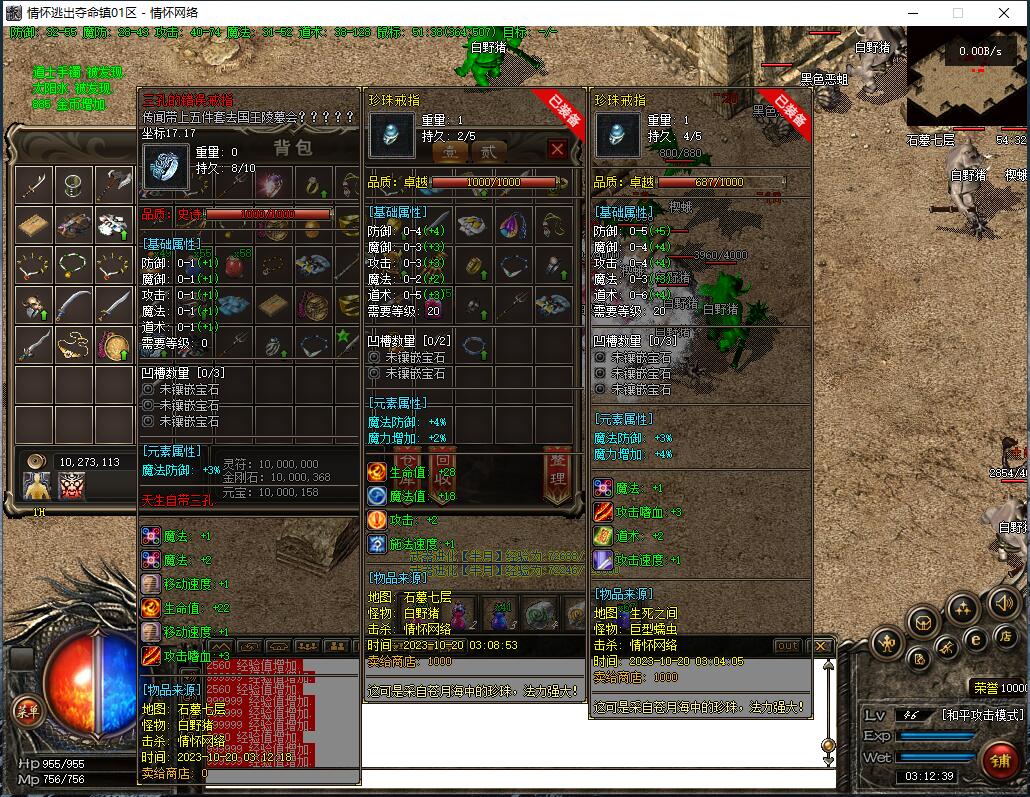Select the green bead necklace slot
The image size is (1030, 797).
pos(74,264)
